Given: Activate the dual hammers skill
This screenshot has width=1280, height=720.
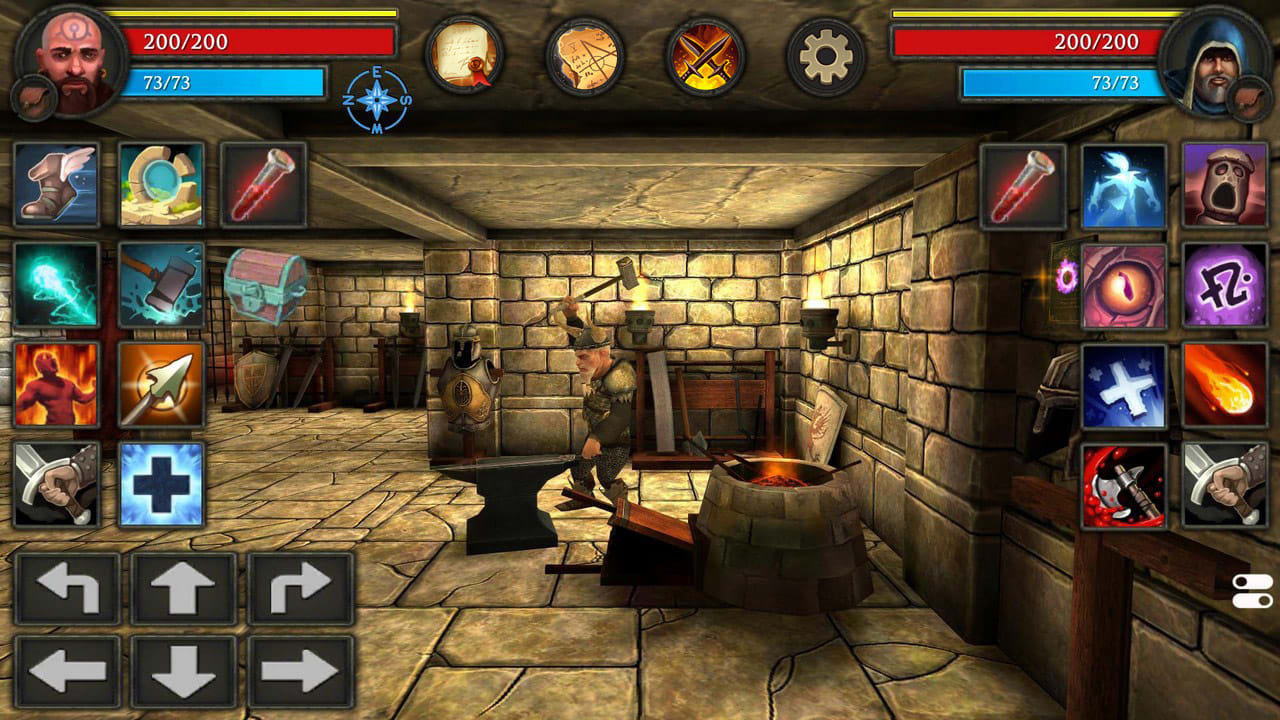Looking at the screenshot, I should coord(160,289).
